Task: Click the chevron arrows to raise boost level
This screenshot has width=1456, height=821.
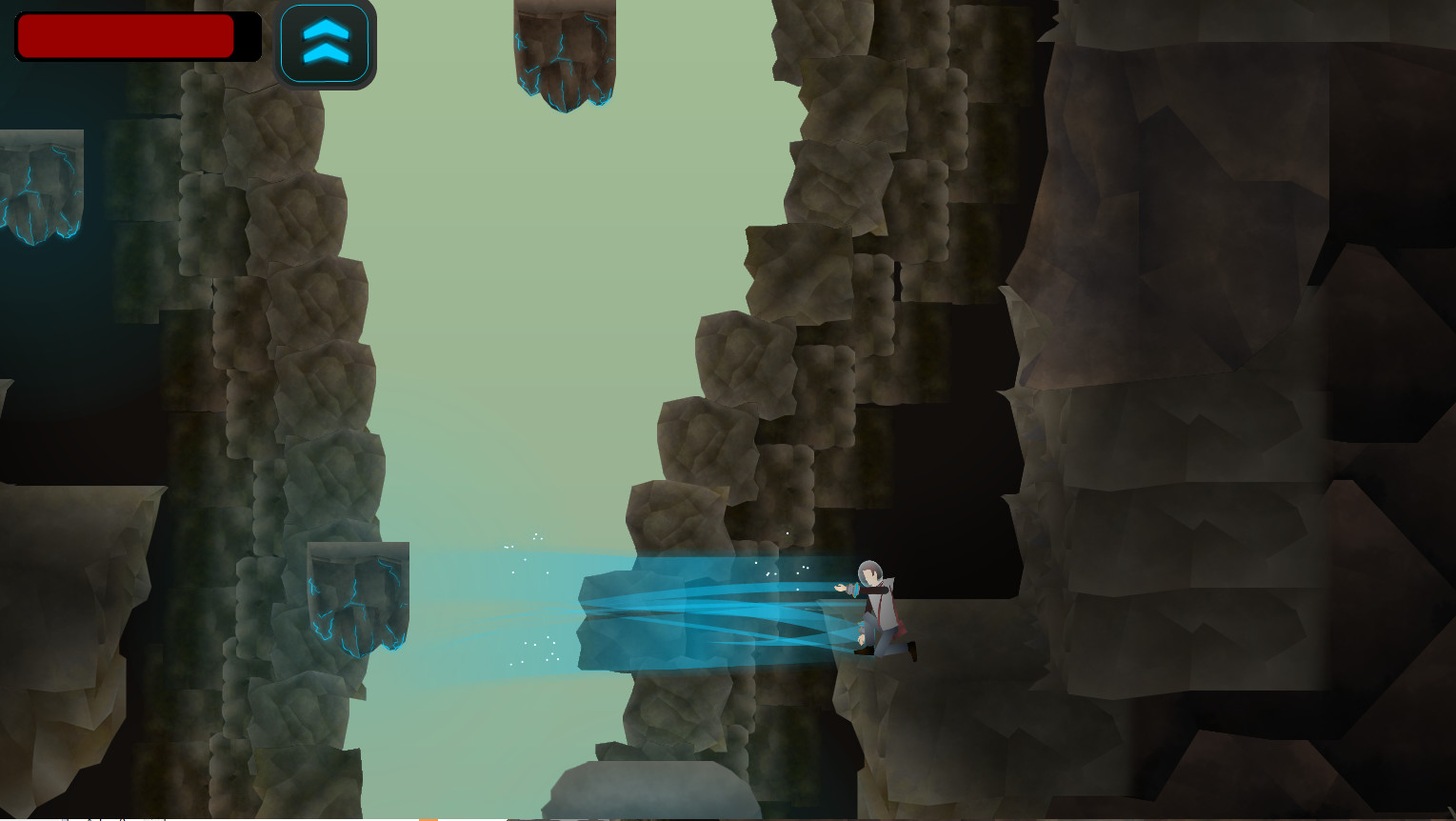Action: (326, 42)
